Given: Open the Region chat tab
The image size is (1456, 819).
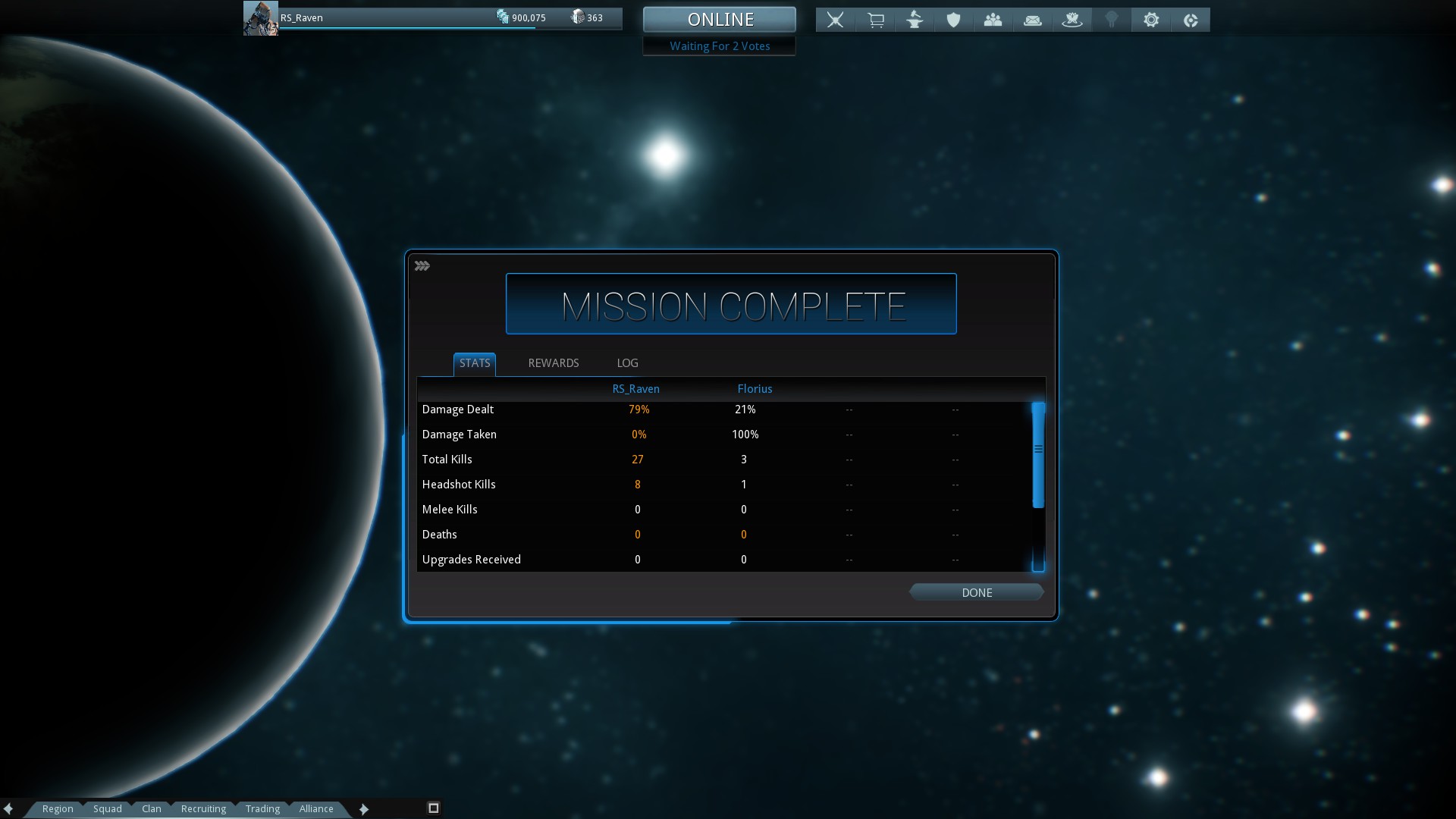Looking at the screenshot, I should [x=58, y=809].
